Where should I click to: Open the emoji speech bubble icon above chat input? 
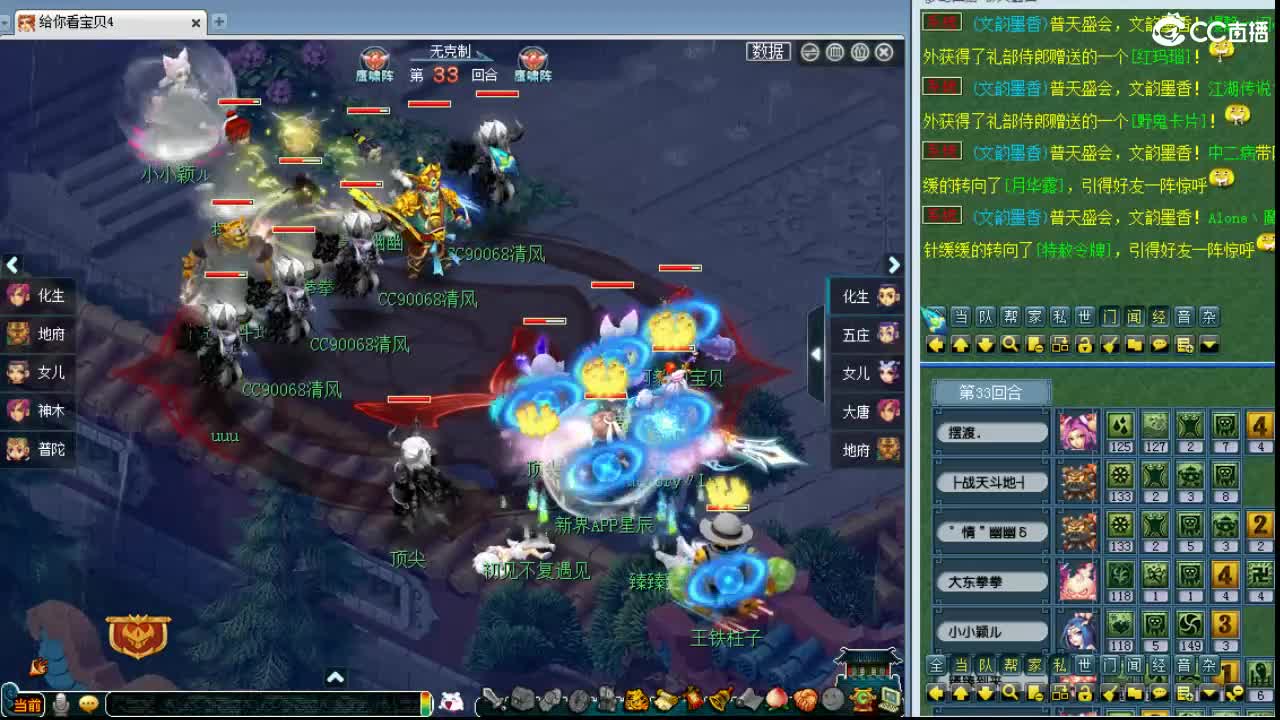tap(88, 703)
